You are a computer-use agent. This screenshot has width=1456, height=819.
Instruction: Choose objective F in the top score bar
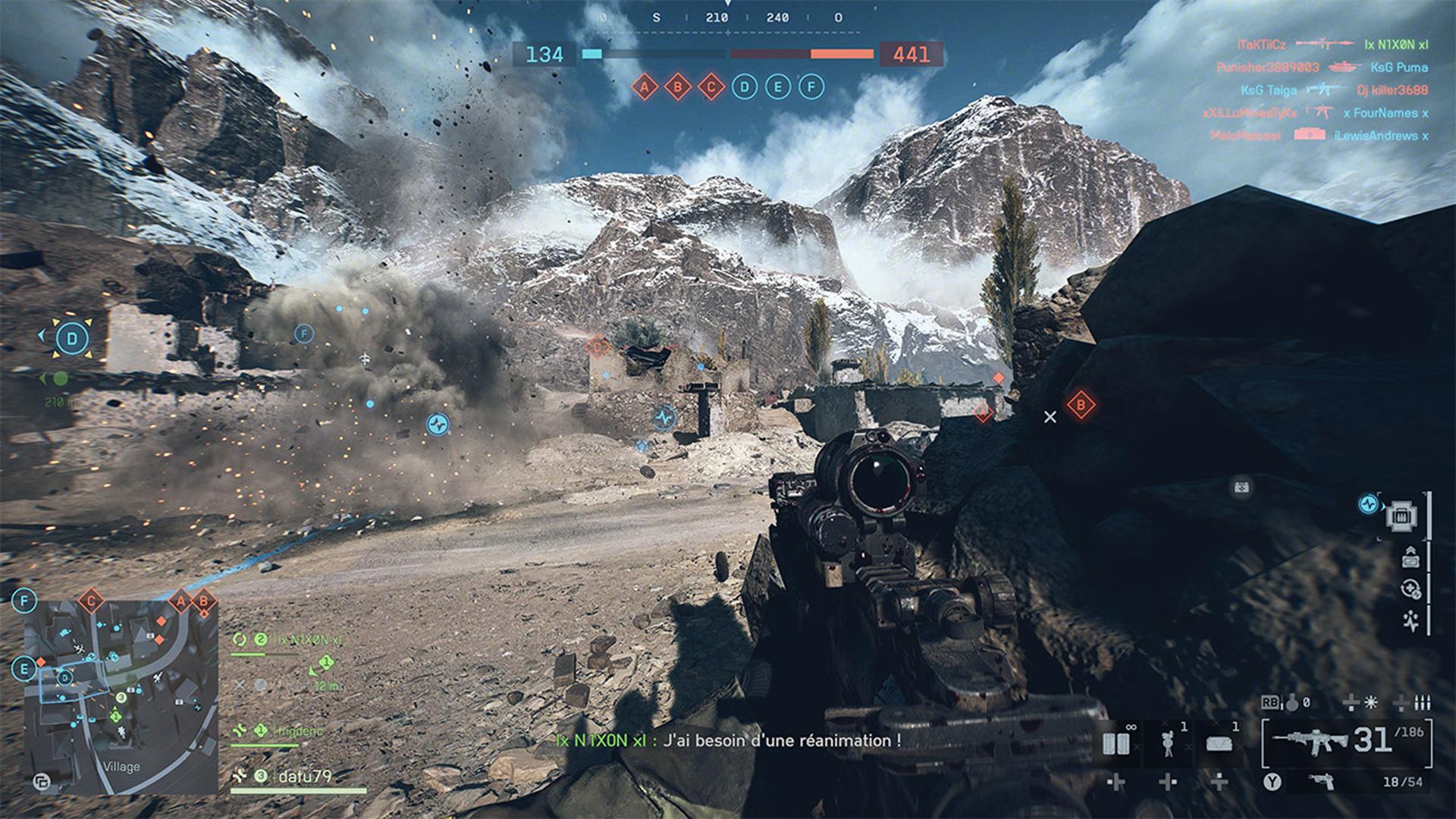(811, 87)
